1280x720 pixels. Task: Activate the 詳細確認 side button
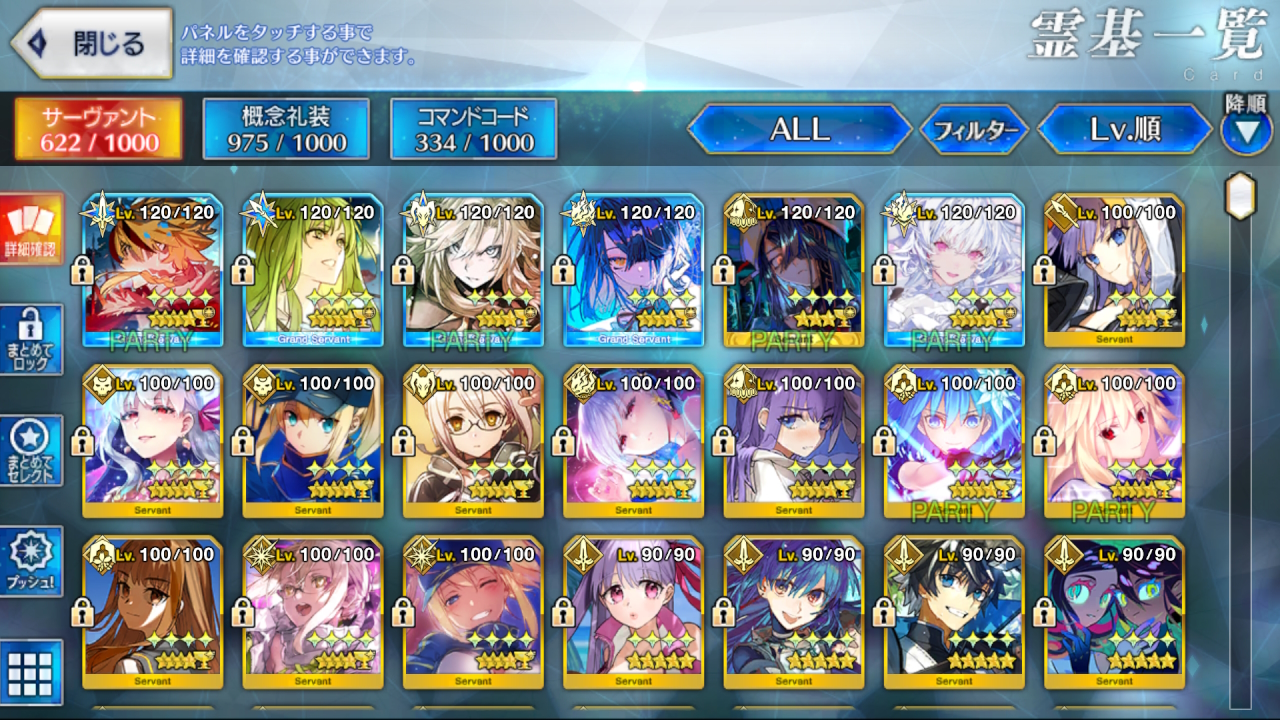(31, 230)
